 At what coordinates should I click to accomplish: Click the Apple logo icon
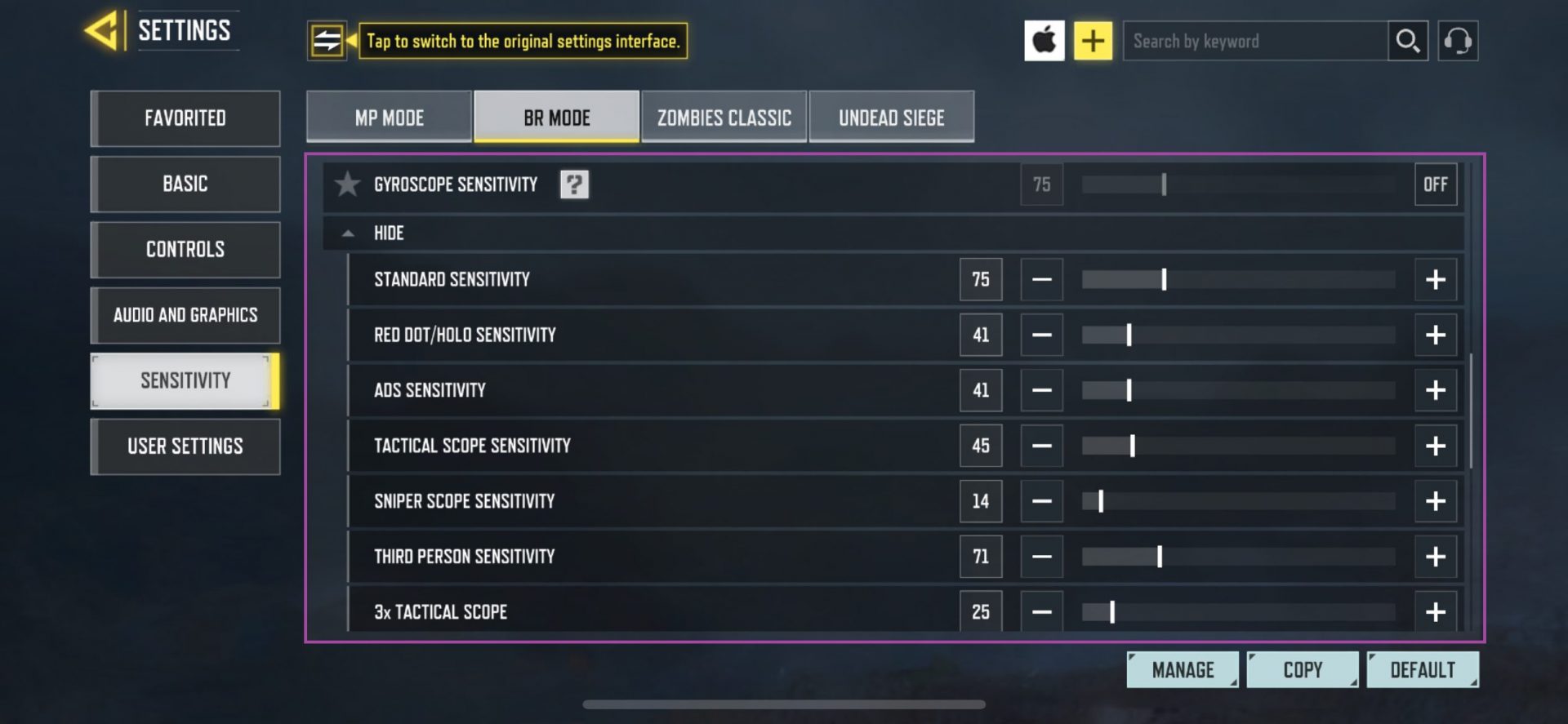1045,40
